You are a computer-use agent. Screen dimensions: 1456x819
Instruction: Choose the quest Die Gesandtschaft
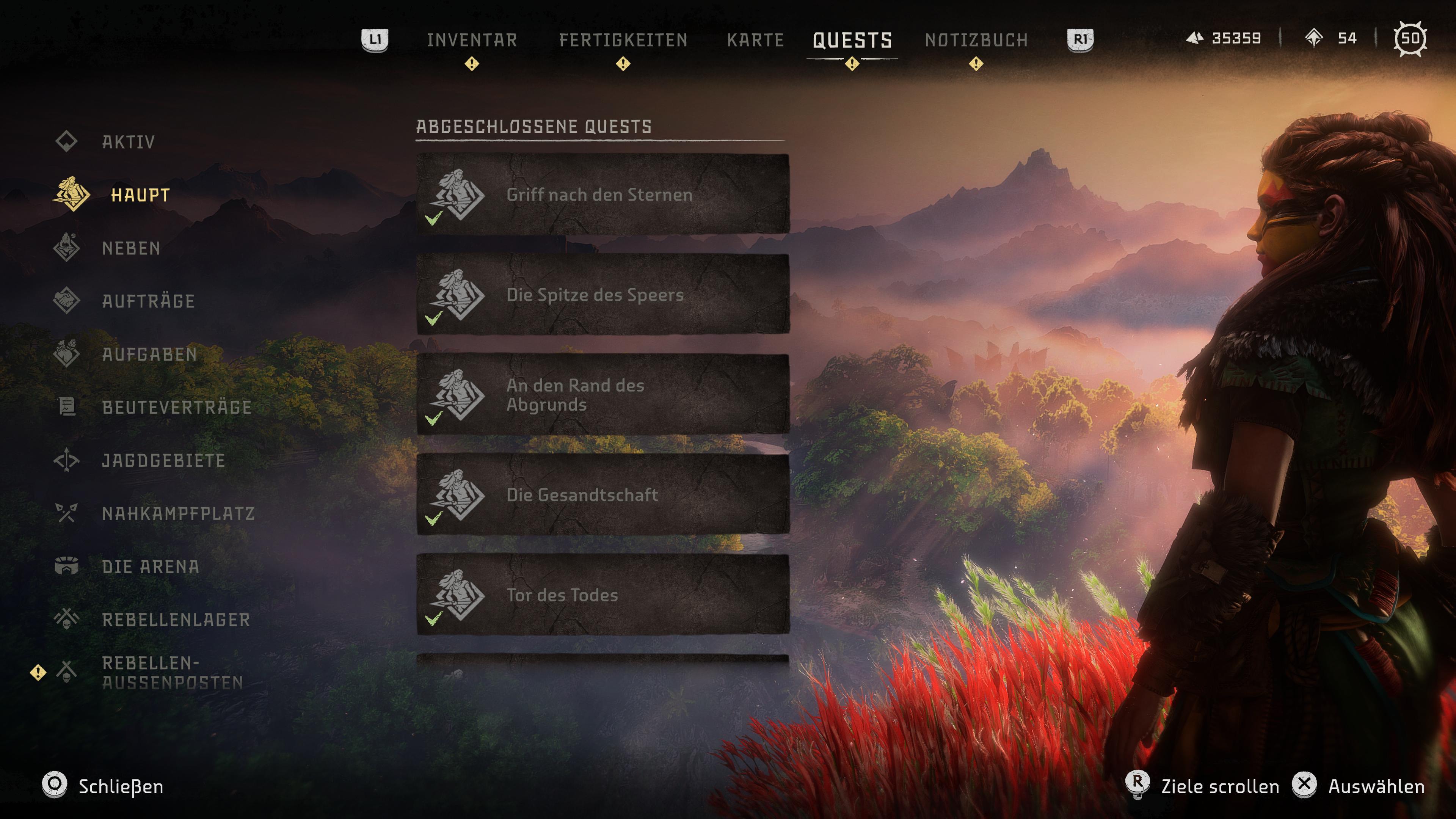(602, 494)
